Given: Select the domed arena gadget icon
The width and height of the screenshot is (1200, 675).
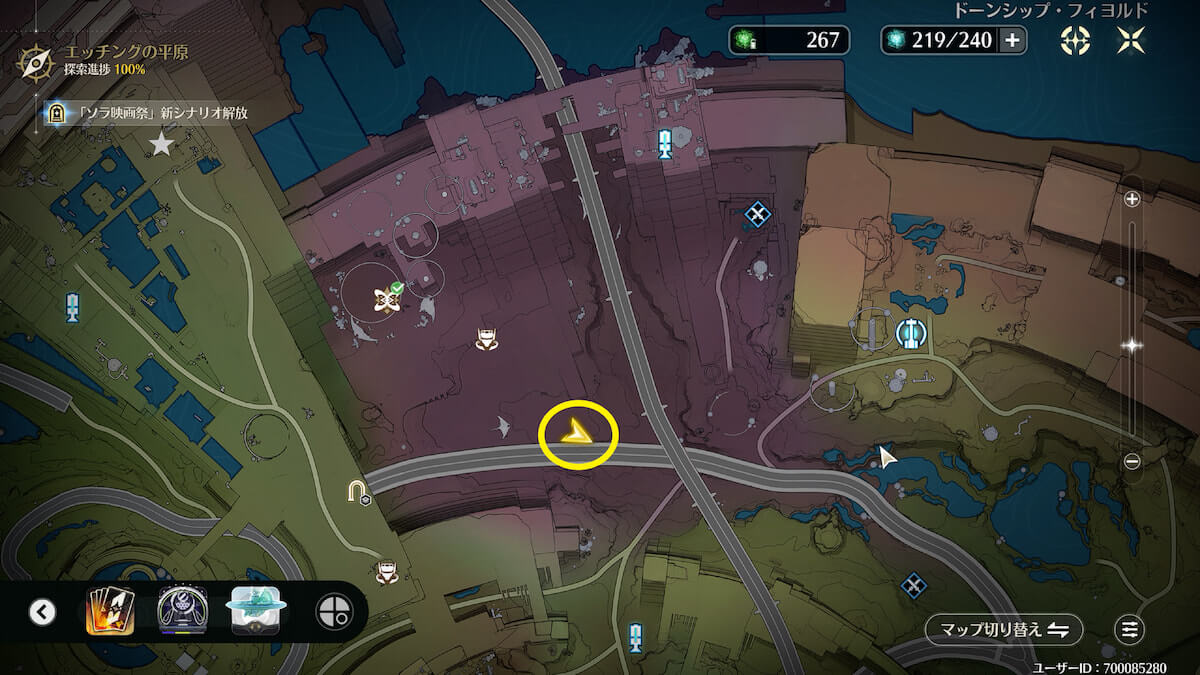Looking at the screenshot, I should 181,611.
